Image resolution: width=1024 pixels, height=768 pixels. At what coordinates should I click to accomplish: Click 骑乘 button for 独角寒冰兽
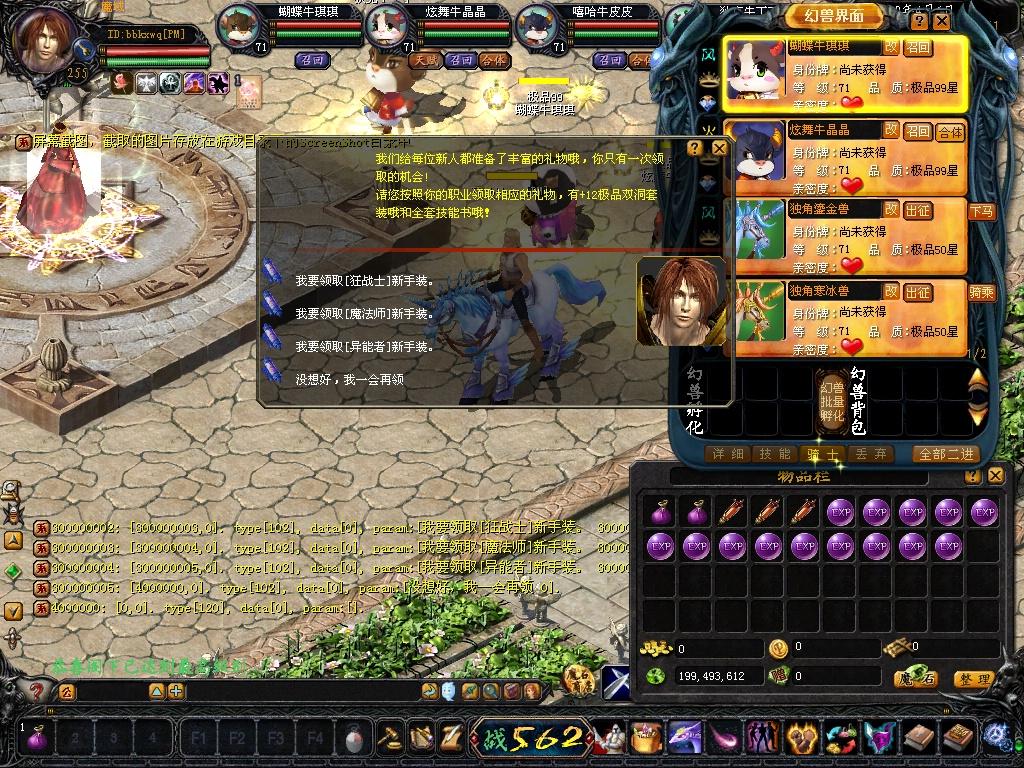(x=982, y=292)
